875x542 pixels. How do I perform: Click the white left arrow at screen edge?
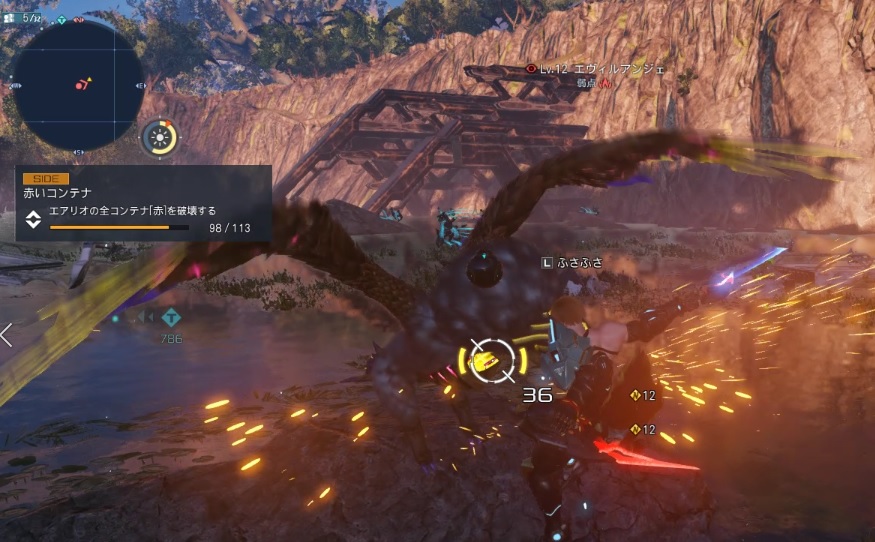click(7, 335)
